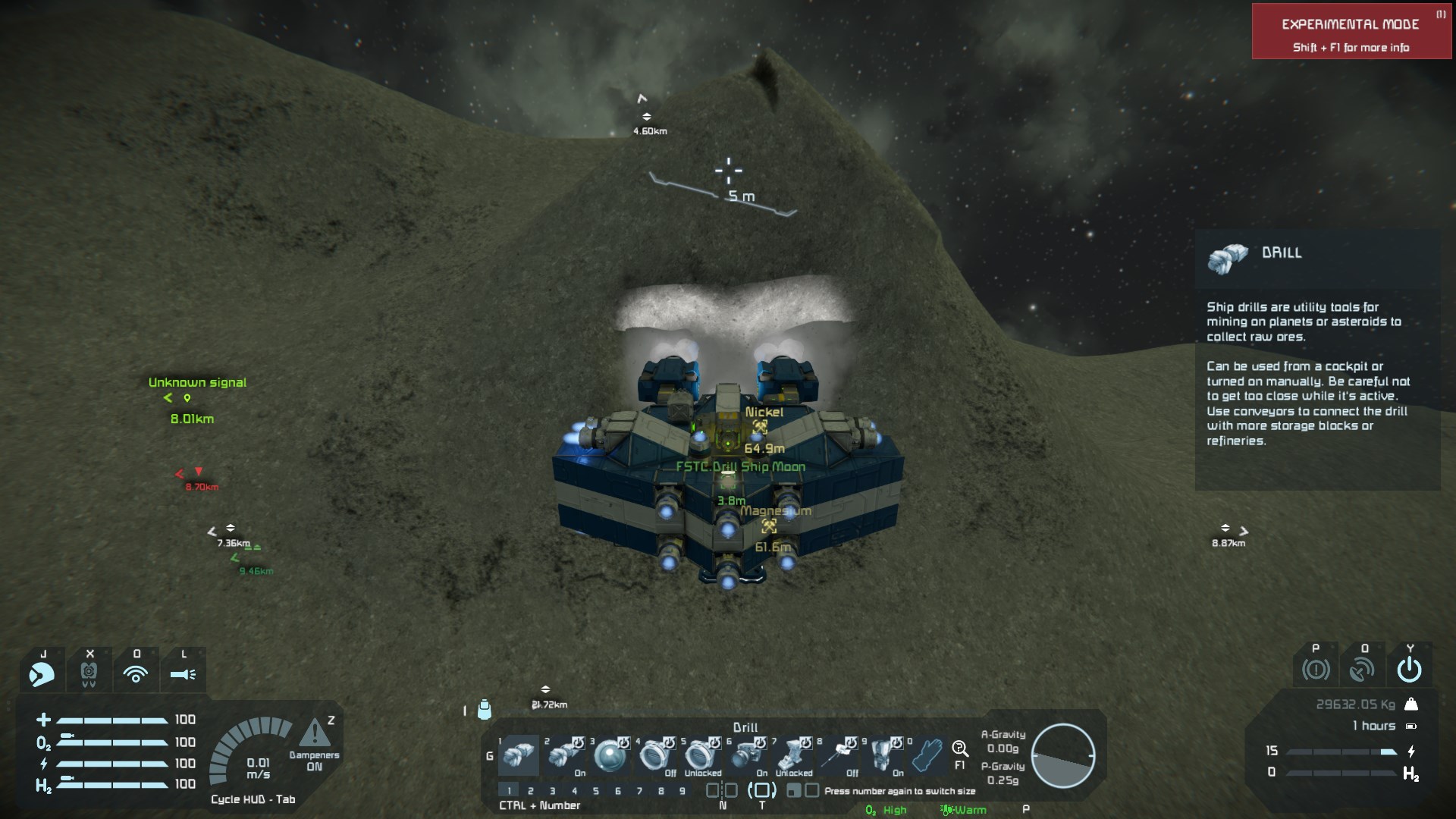Screen dimensions: 1456x819
Task: Select the Drill in toolbar slot 1
Action: (518, 756)
